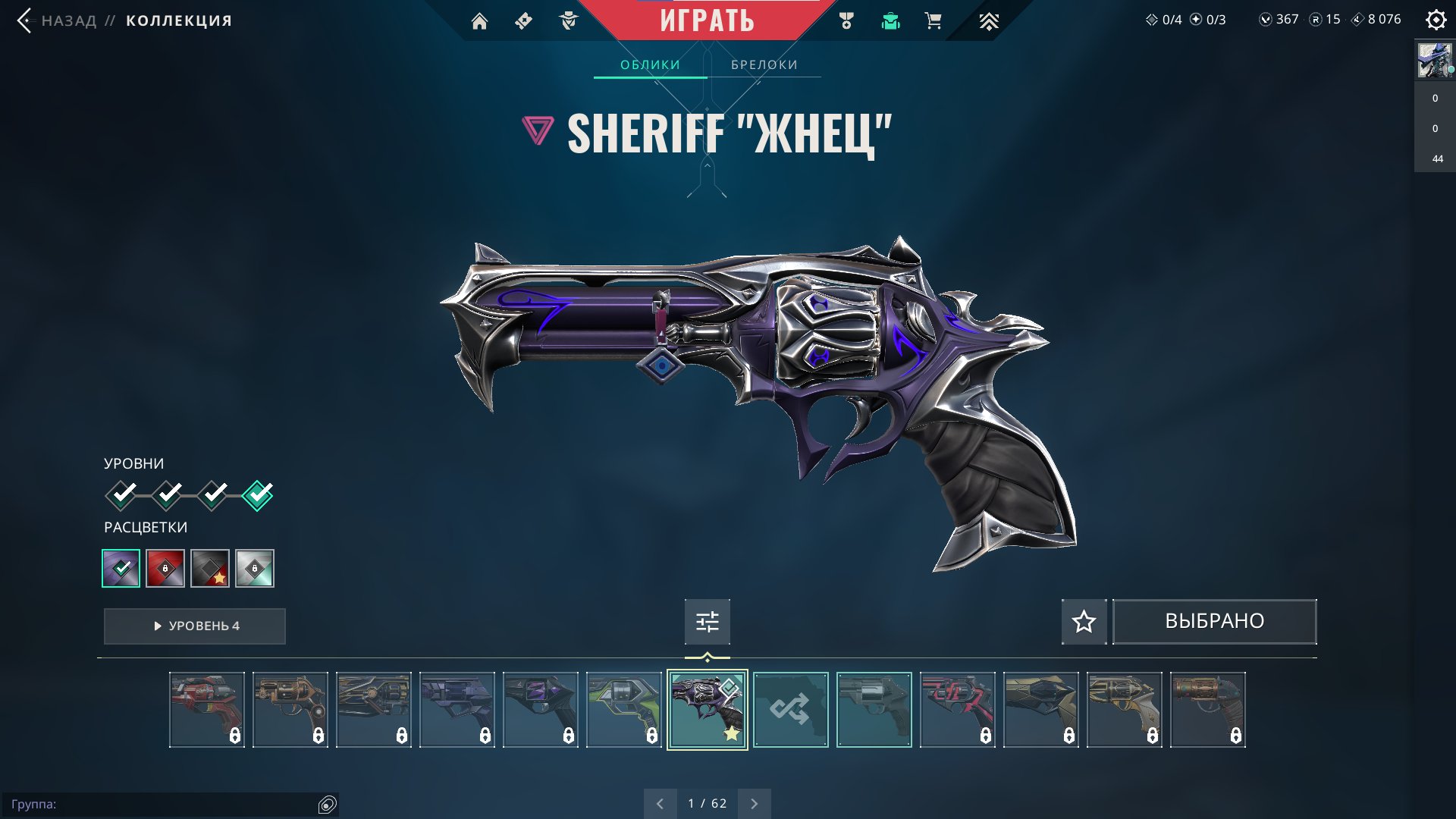Pick the black variant with star
This screenshot has height=819, width=1456.
[210, 568]
